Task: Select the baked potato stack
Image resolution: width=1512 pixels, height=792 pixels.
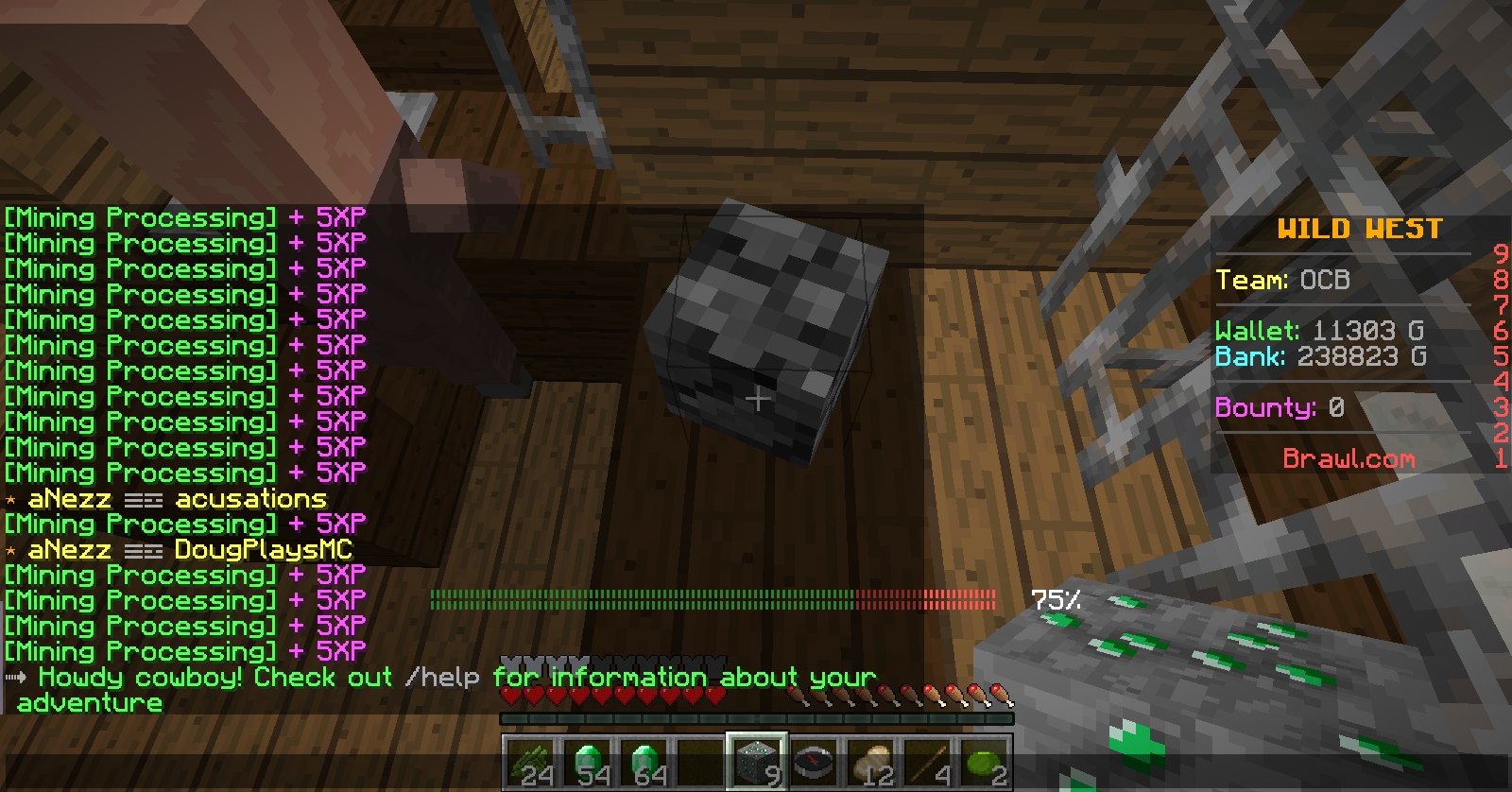Action: click(869, 762)
